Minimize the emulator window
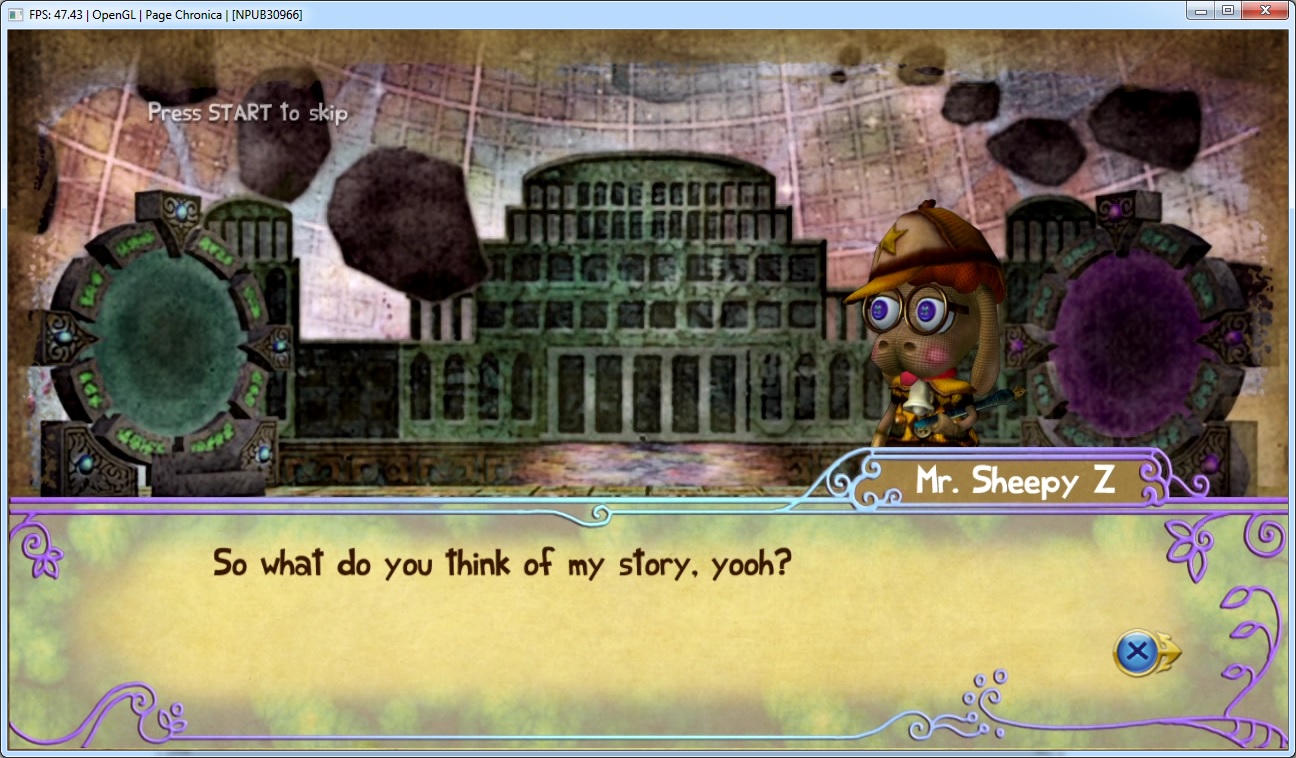This screenshot has width=1296, height=758. (x=1201, y=11)
